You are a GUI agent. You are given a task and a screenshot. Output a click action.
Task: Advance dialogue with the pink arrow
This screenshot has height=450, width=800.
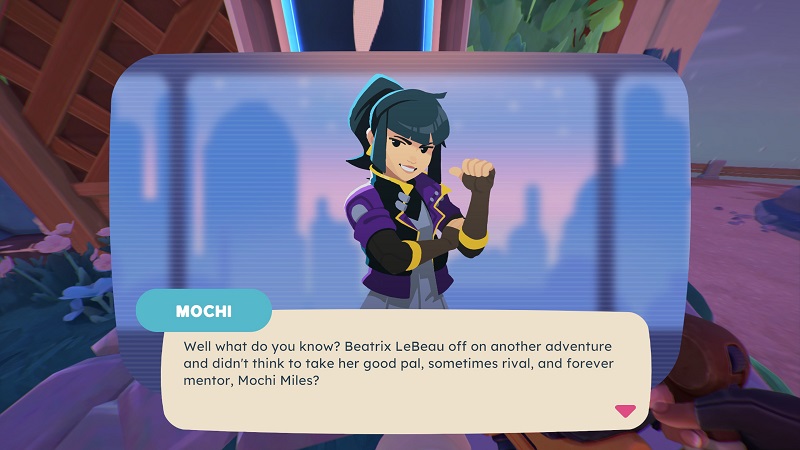pos(625,410)
